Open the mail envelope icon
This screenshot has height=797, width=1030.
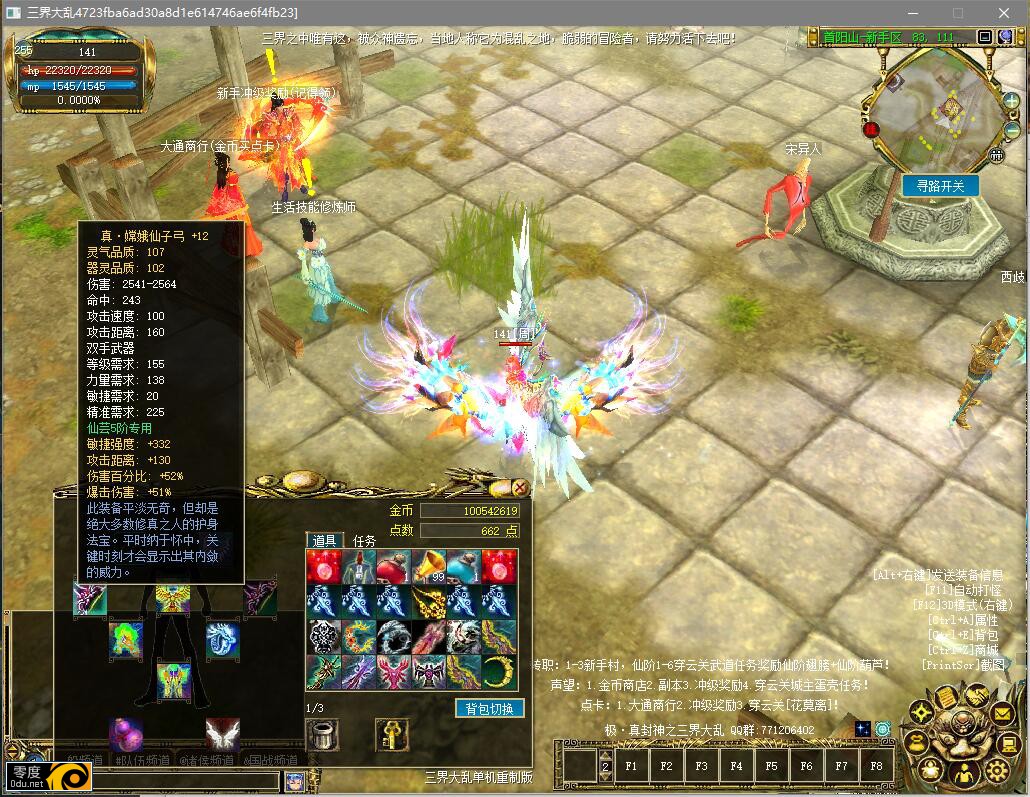click(1001, 713)
